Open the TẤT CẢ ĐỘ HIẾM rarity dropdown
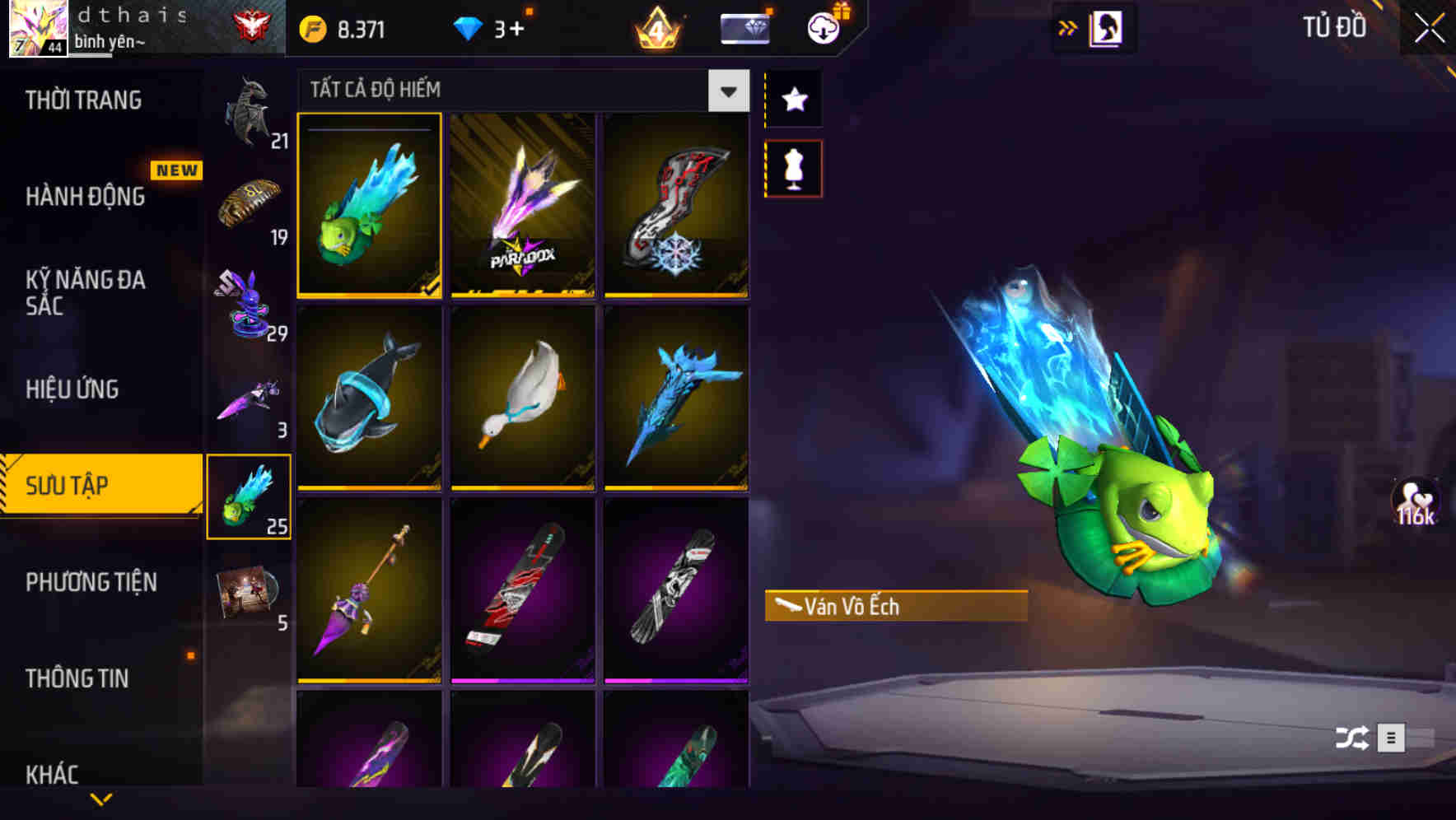 click(726, 91)
